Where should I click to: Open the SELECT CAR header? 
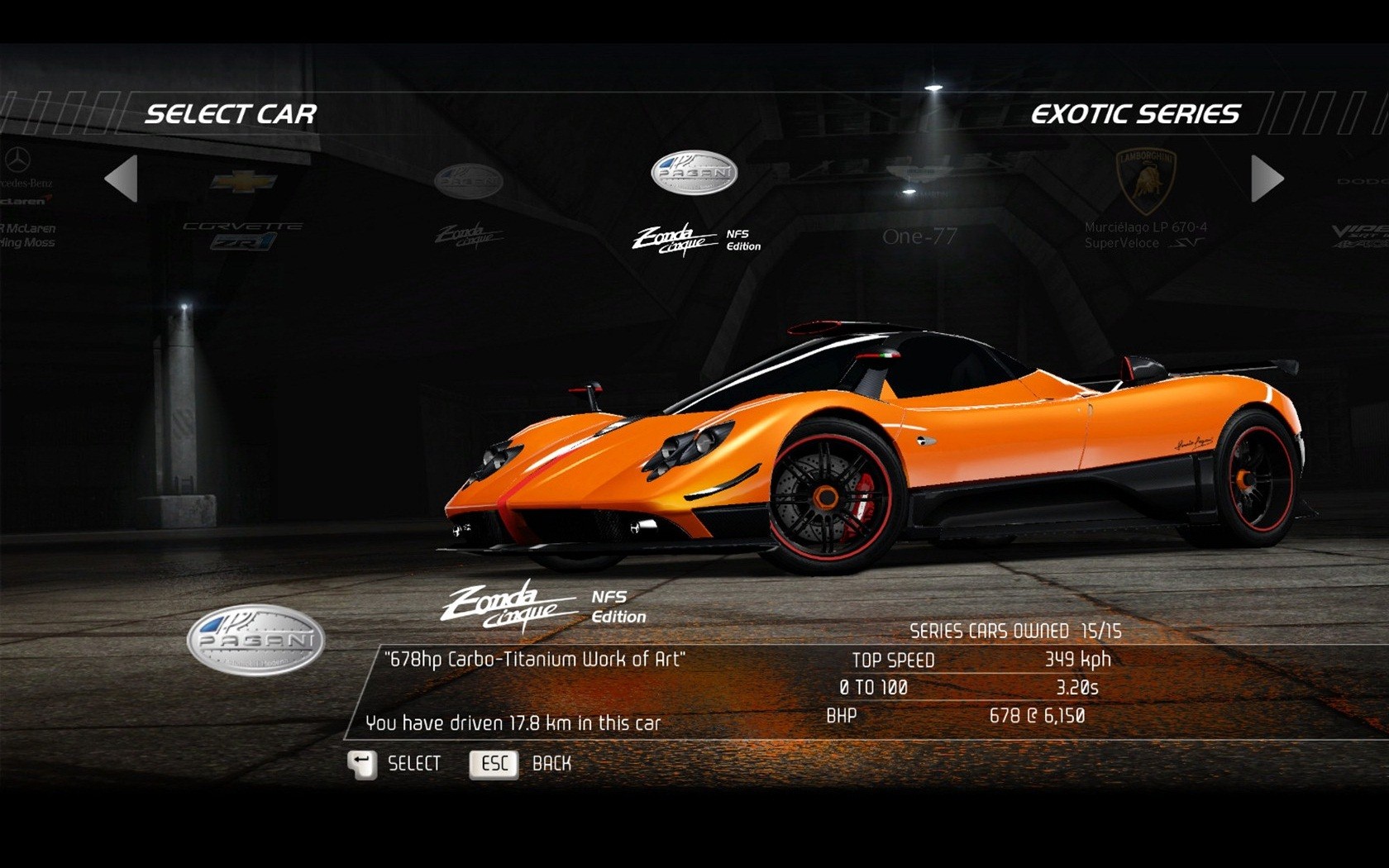pyautogui.click(x=231, y=114)
